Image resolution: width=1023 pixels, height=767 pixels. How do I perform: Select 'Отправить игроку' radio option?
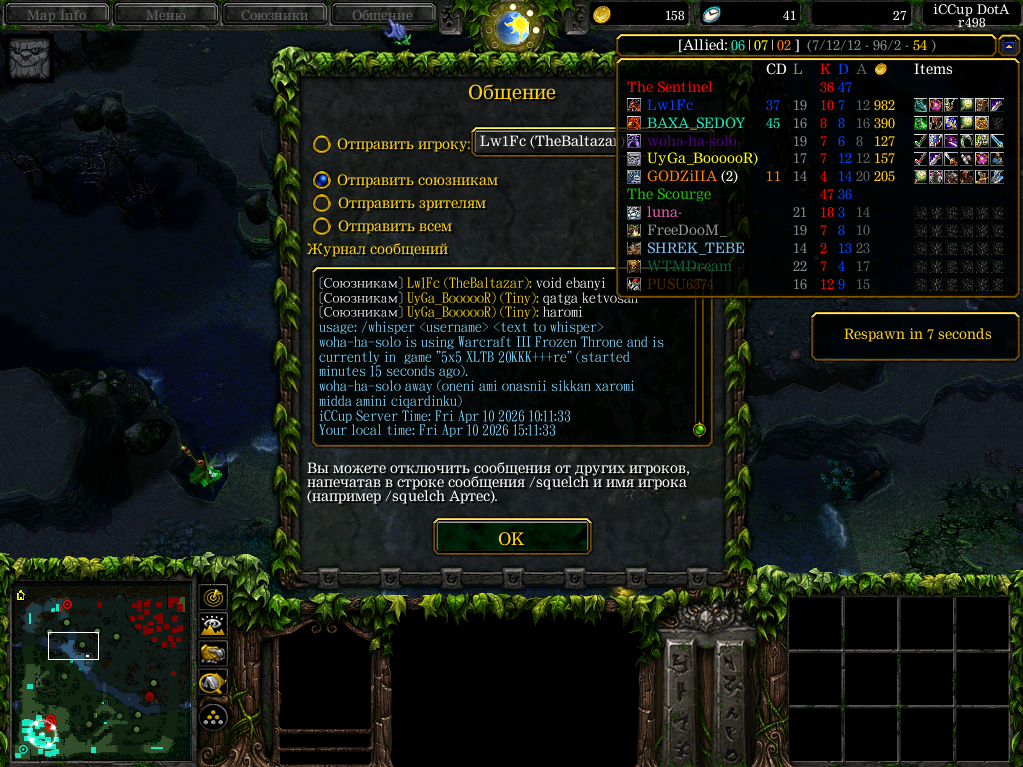click(322, 144)
